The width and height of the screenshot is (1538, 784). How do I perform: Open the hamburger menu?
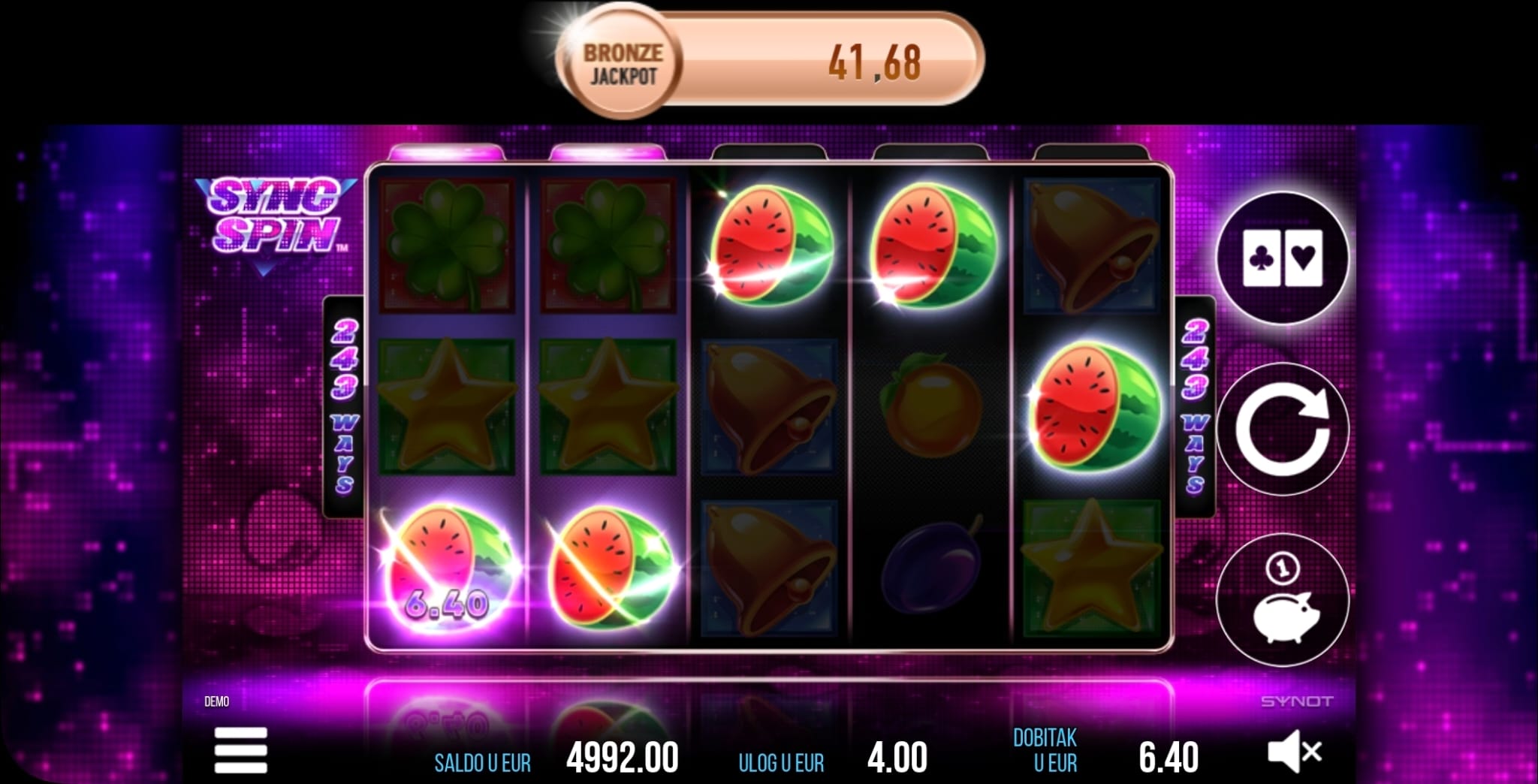point(240,749)
